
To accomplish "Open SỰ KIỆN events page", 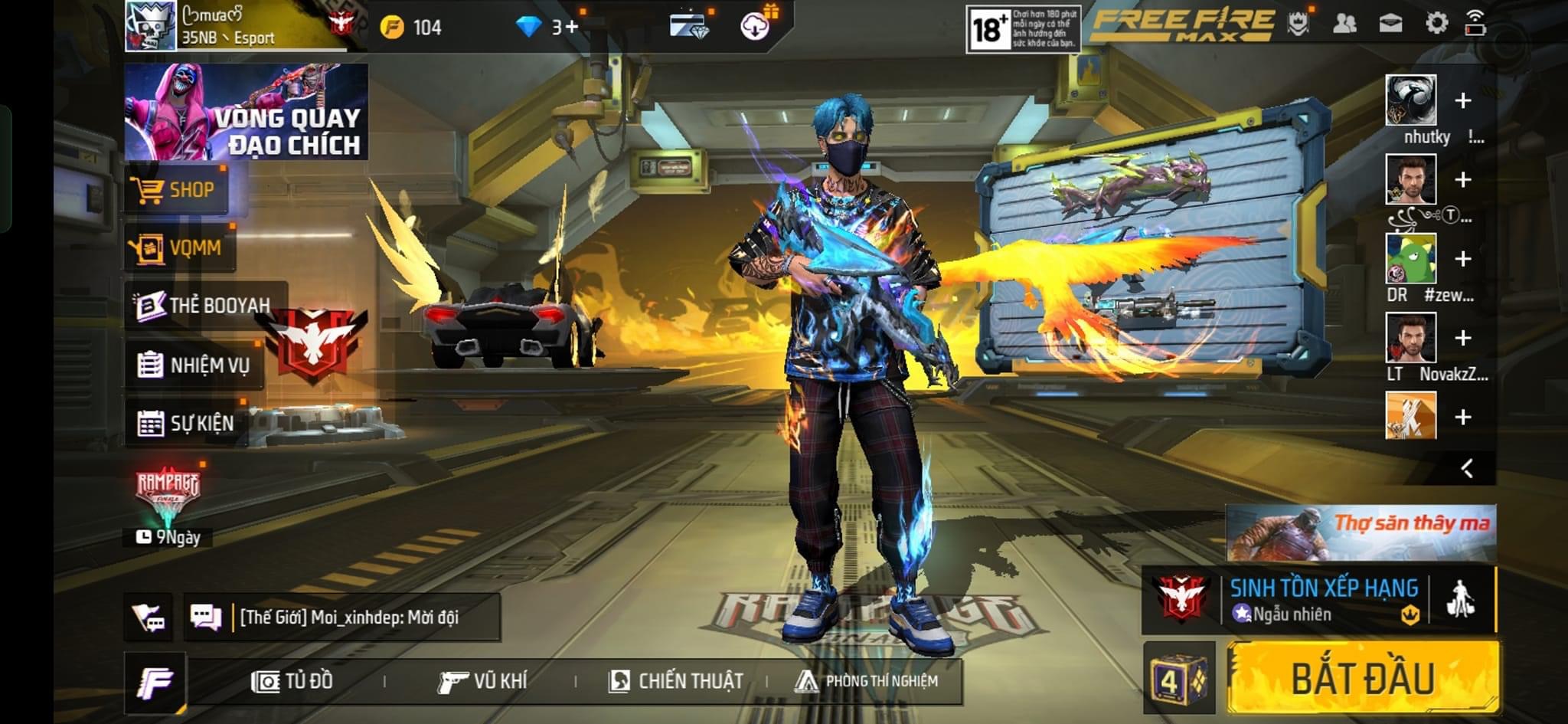I will pyautogui.click(x=186, y=423).
